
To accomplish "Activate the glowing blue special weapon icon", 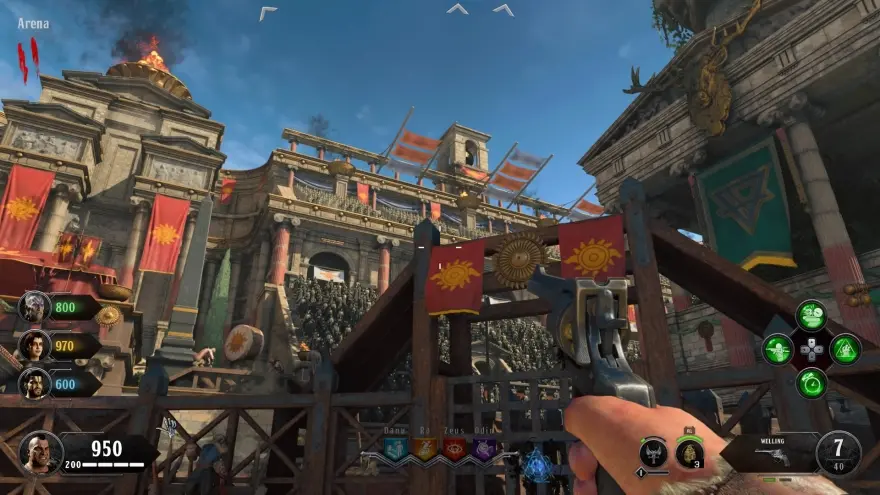I will [539, 463].
